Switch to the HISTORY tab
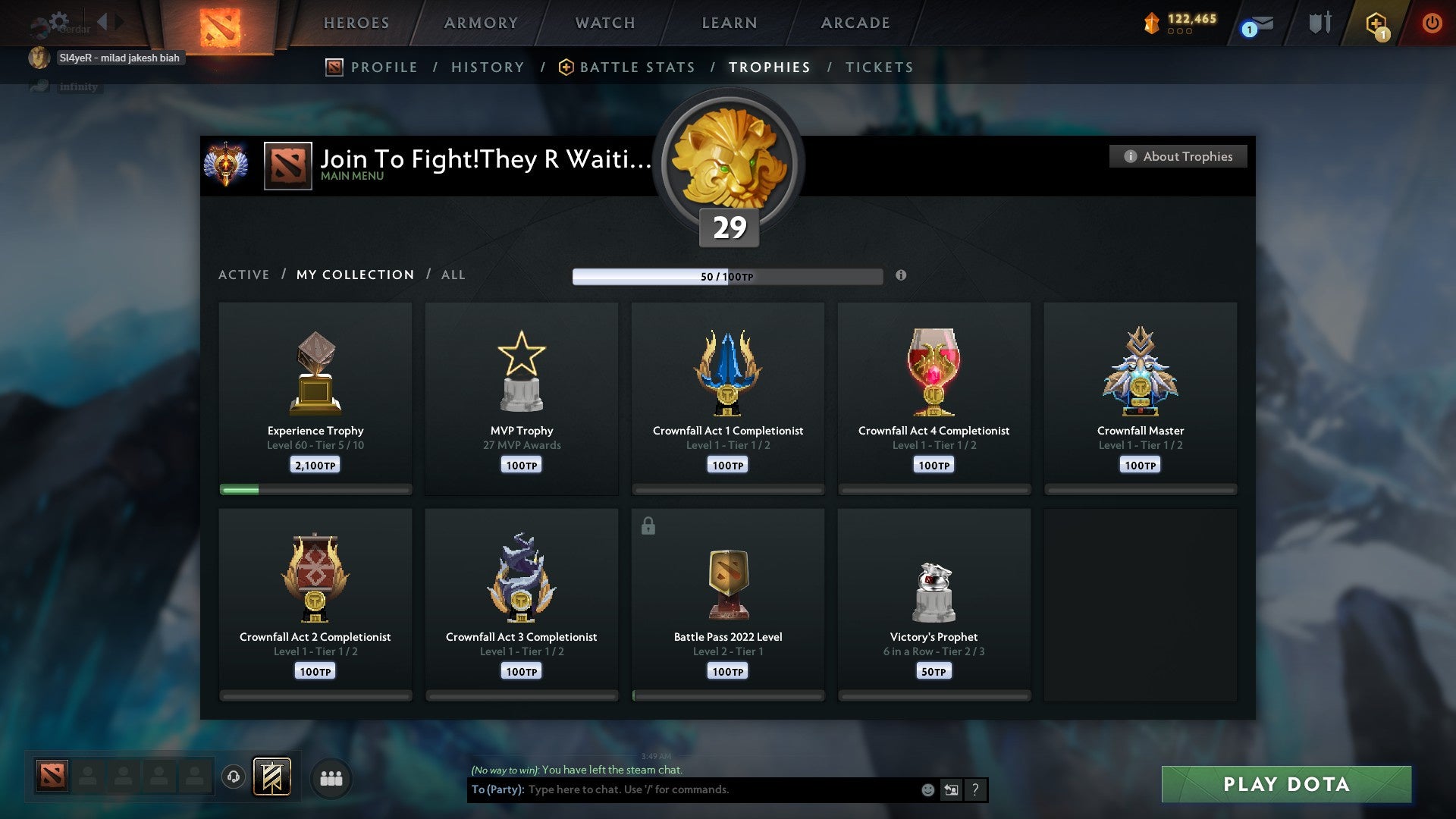1456x819 pixels. coord(488,67)
